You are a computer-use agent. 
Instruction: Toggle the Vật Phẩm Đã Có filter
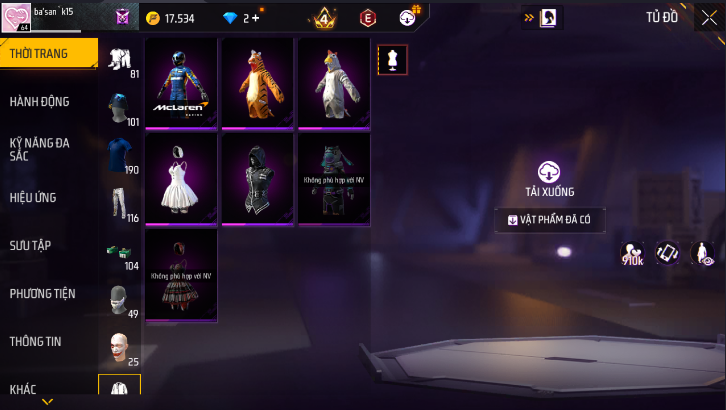click(549, 220)
